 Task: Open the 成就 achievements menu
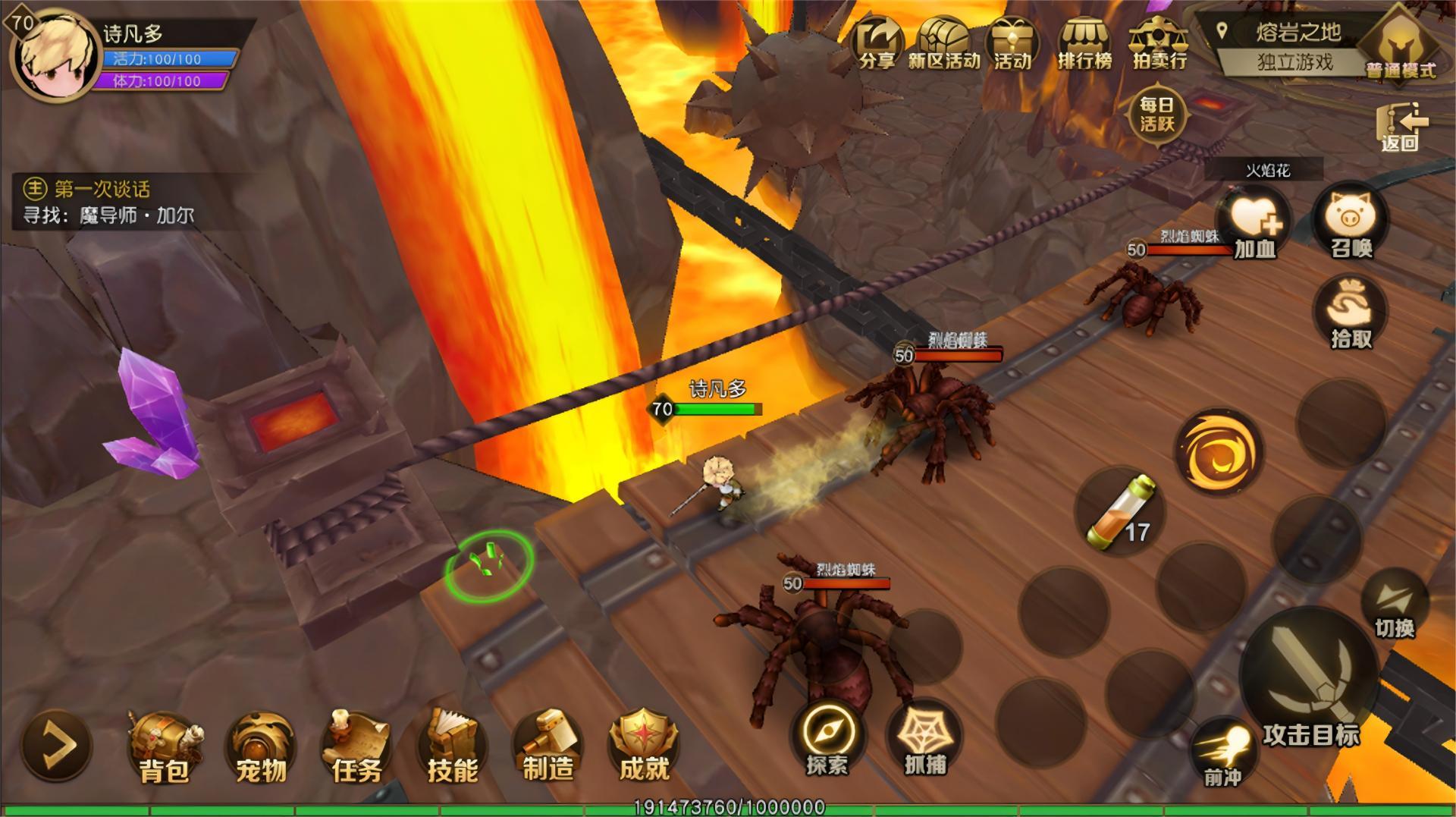644,748
